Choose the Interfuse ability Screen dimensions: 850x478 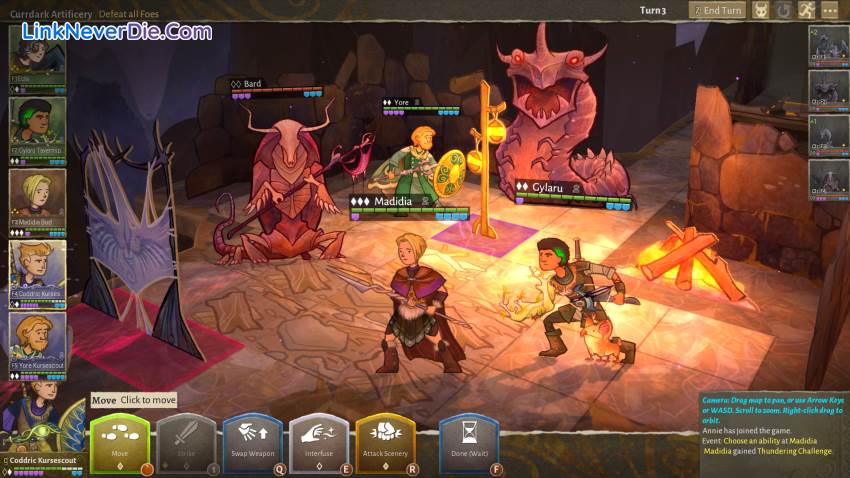point(318,441)
